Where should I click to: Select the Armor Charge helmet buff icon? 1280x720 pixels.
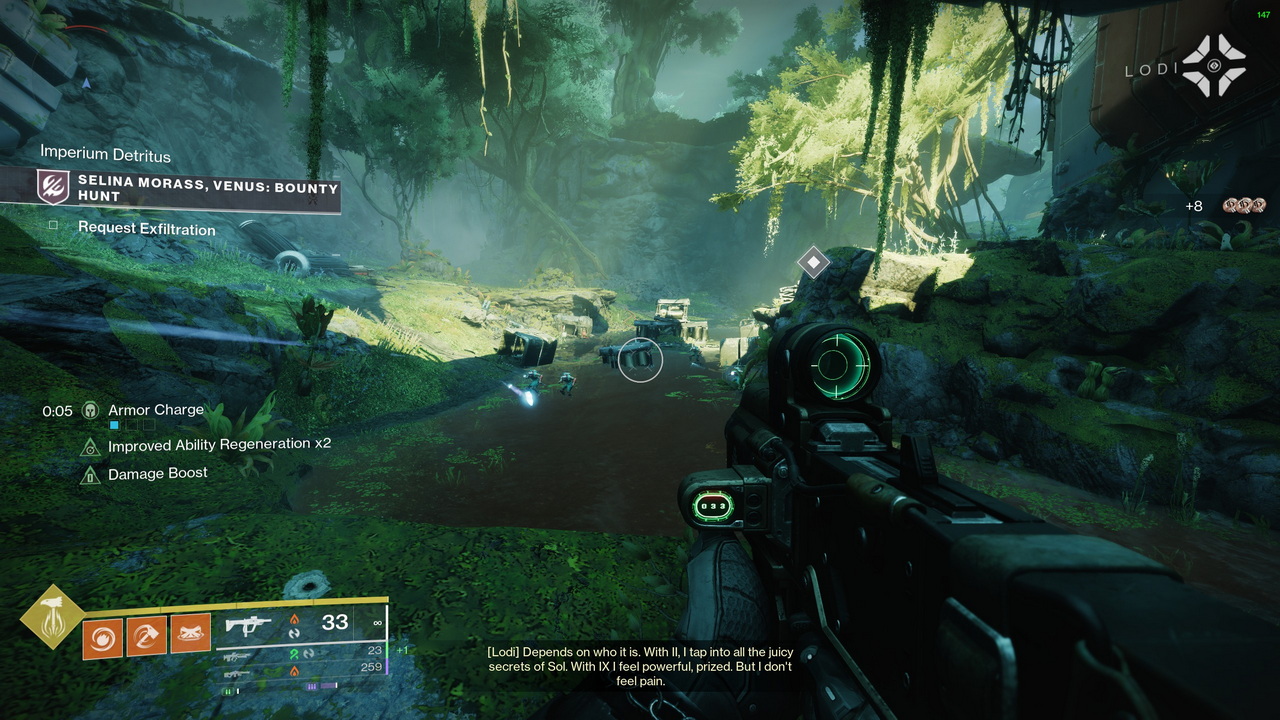tap(90, 410)
